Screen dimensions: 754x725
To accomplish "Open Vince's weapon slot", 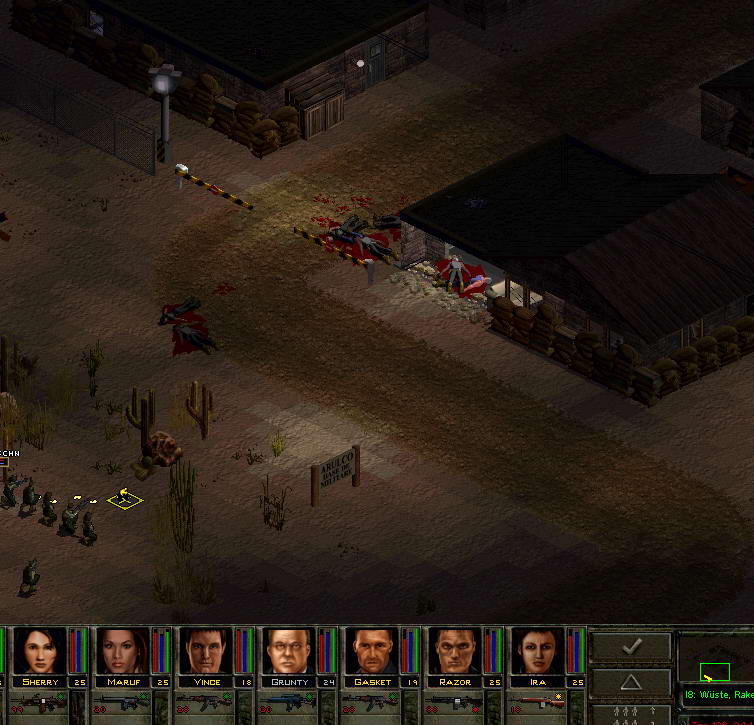I will [x=205, y=703].
